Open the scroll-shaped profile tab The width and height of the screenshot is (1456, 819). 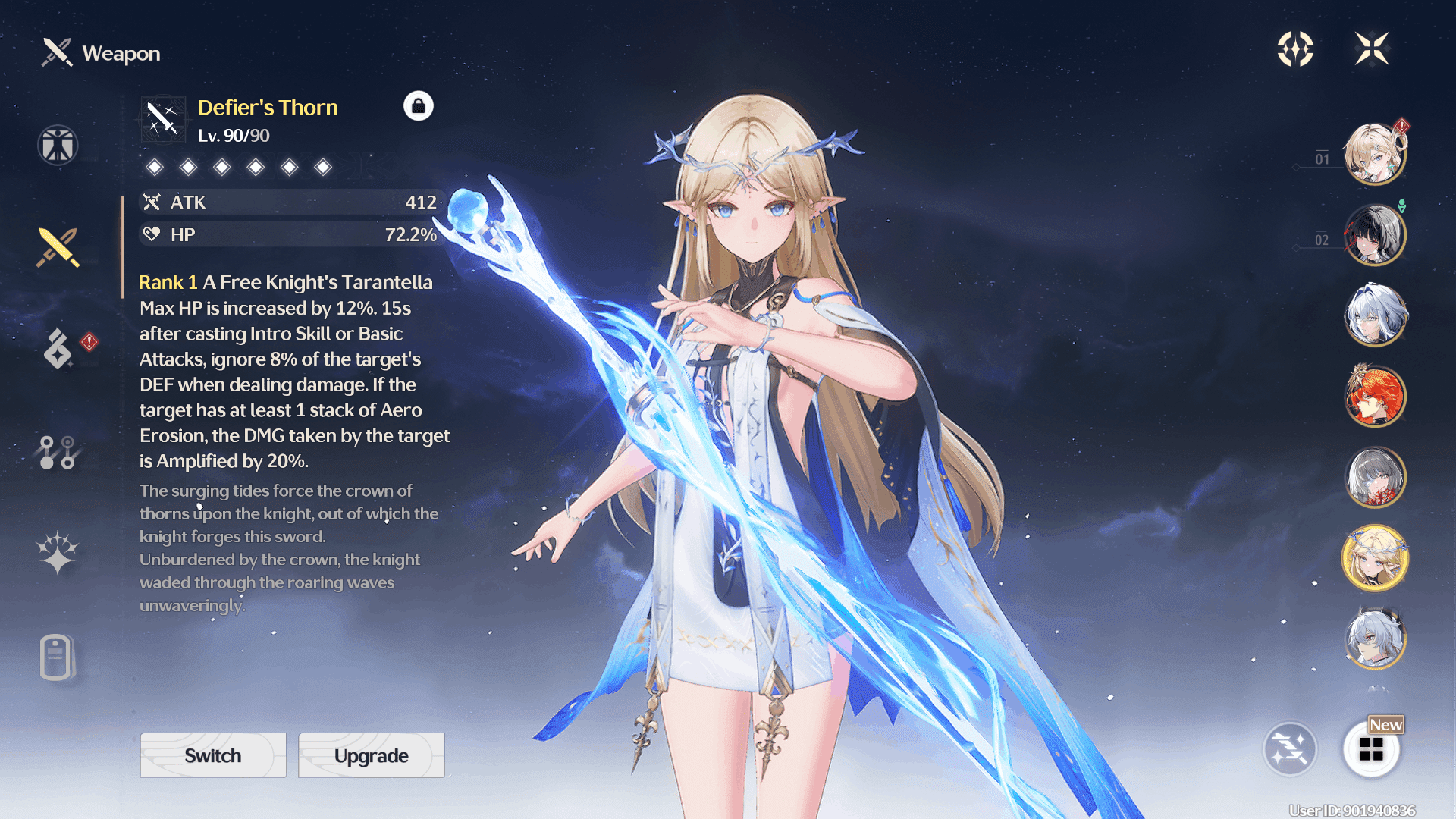(57, 657)
